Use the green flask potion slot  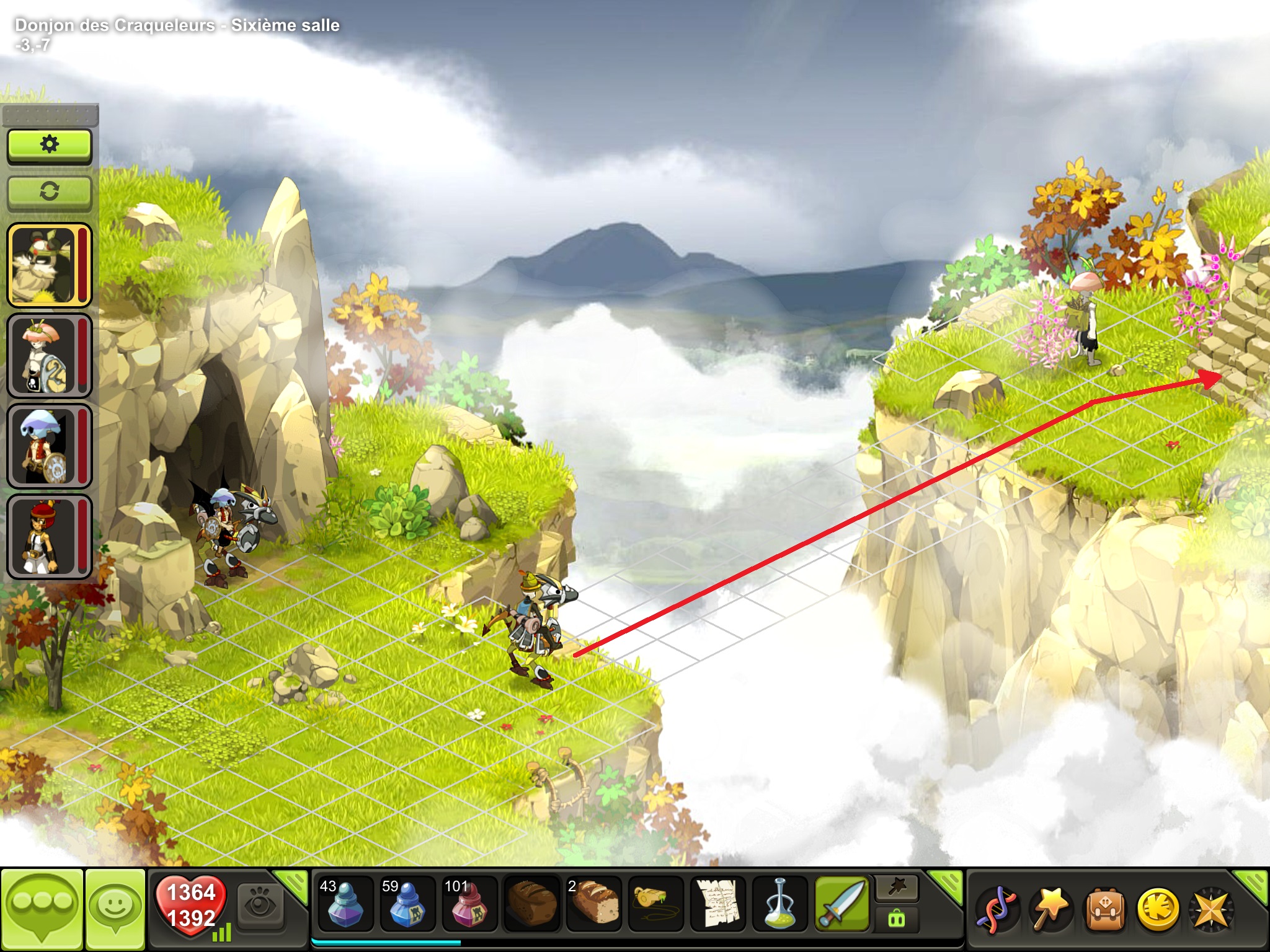coord(780,905)
